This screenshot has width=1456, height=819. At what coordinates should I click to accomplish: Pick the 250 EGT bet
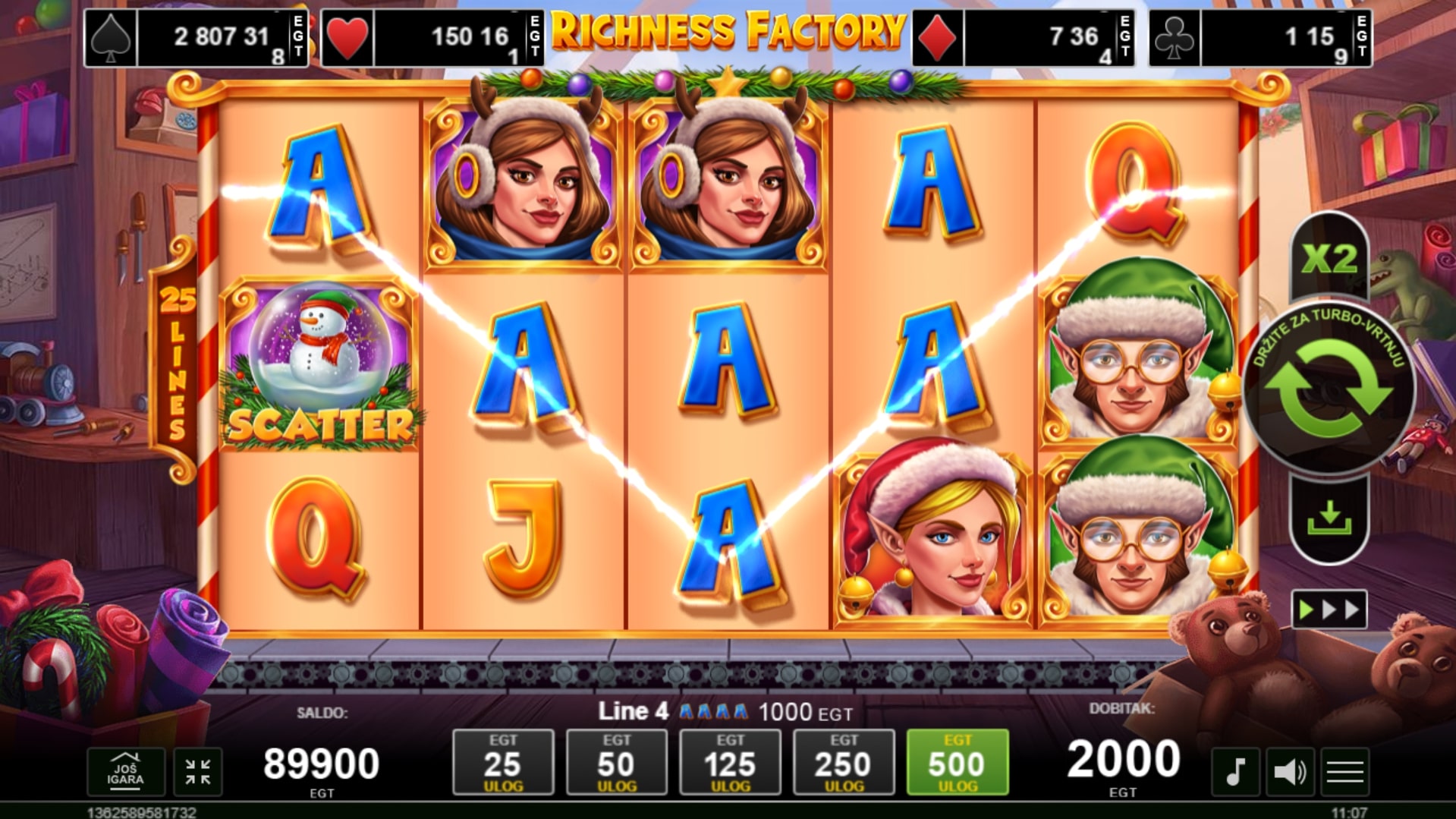pyautogui.click(x=844, y=762)
